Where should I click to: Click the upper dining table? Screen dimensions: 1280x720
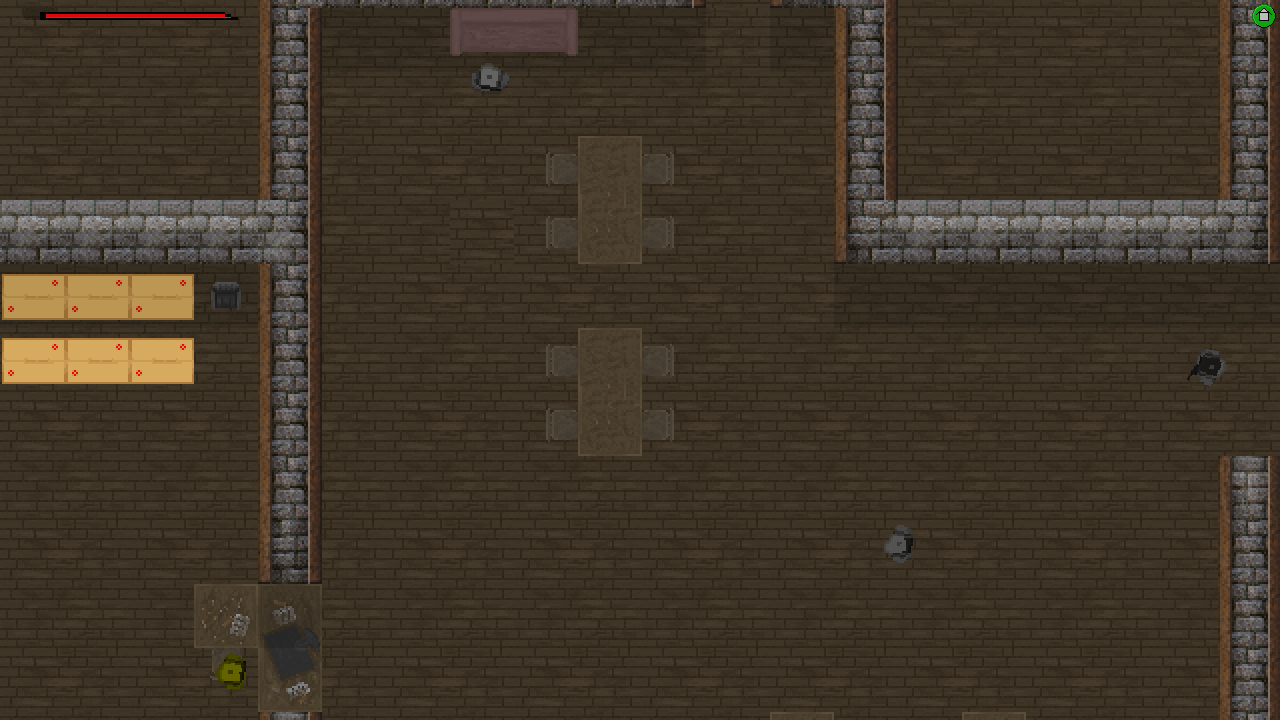point(608,200)
